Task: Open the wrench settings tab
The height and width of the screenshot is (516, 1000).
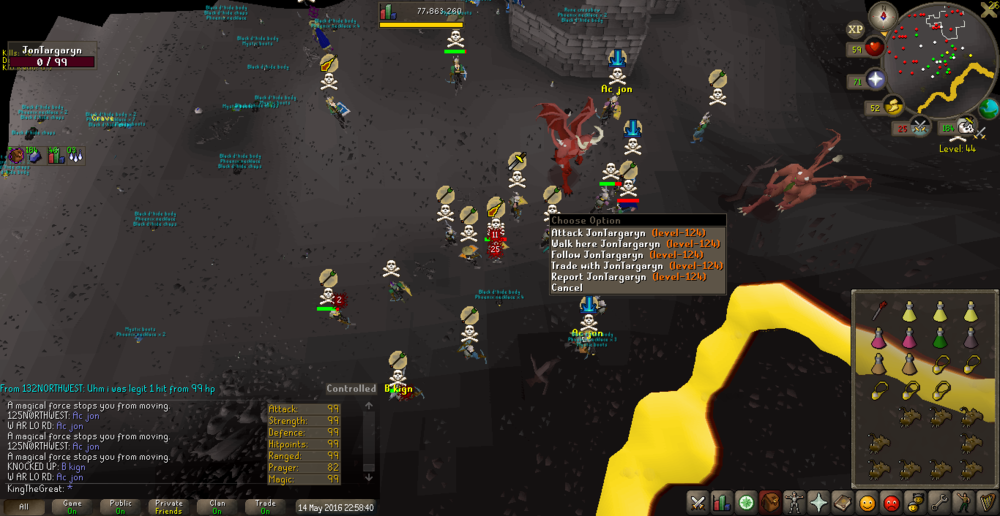Action: tap(939, 502)
